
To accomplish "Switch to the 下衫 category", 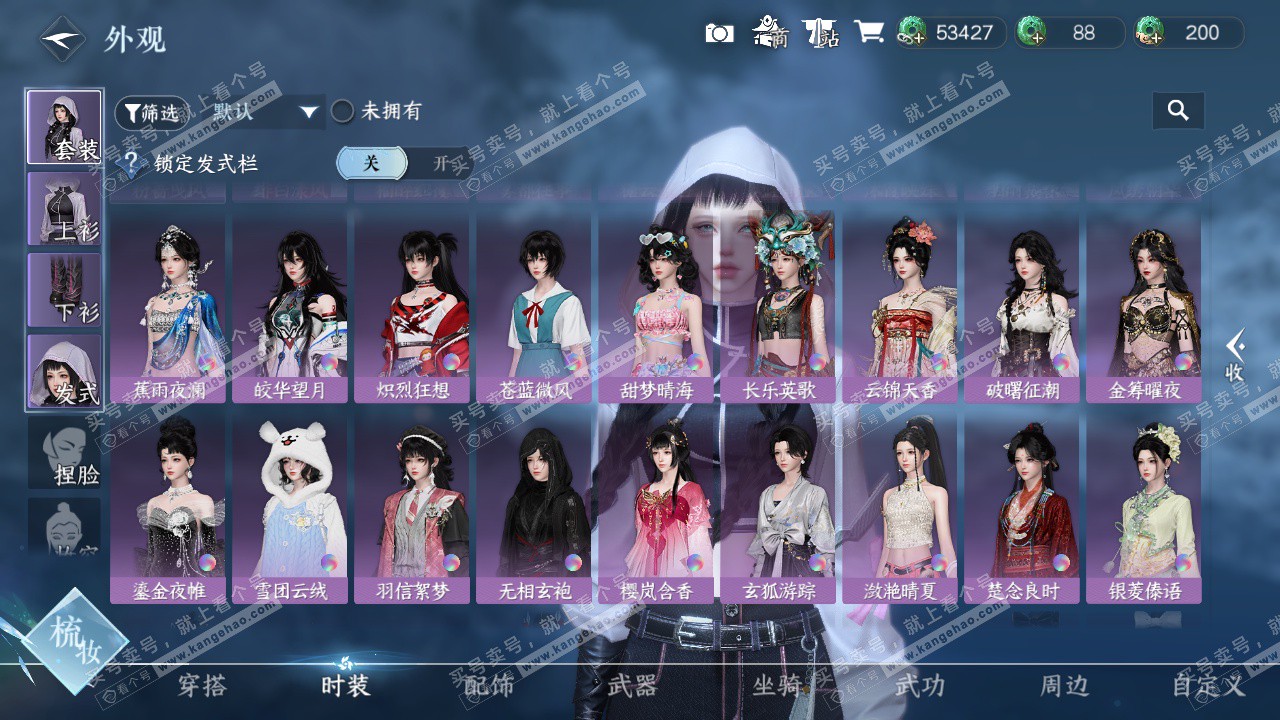I will 64,289.
